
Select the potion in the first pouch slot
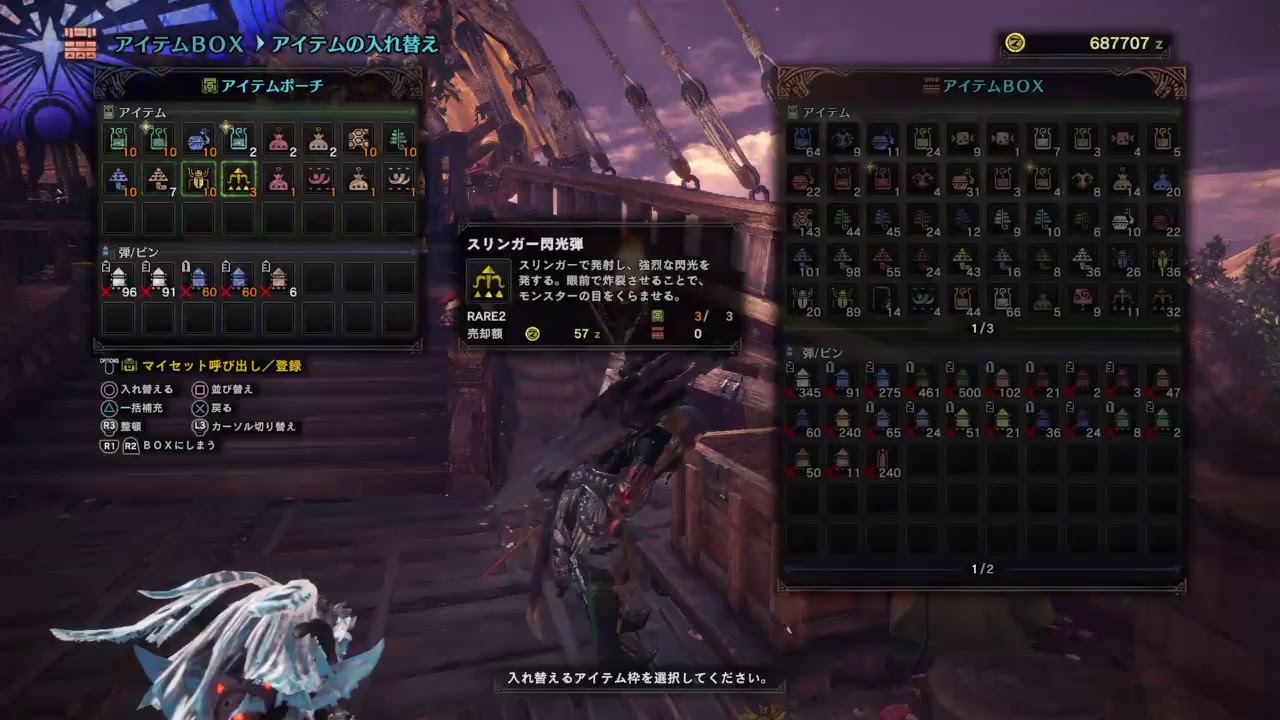pyautogui.click(x=120, y=140)
